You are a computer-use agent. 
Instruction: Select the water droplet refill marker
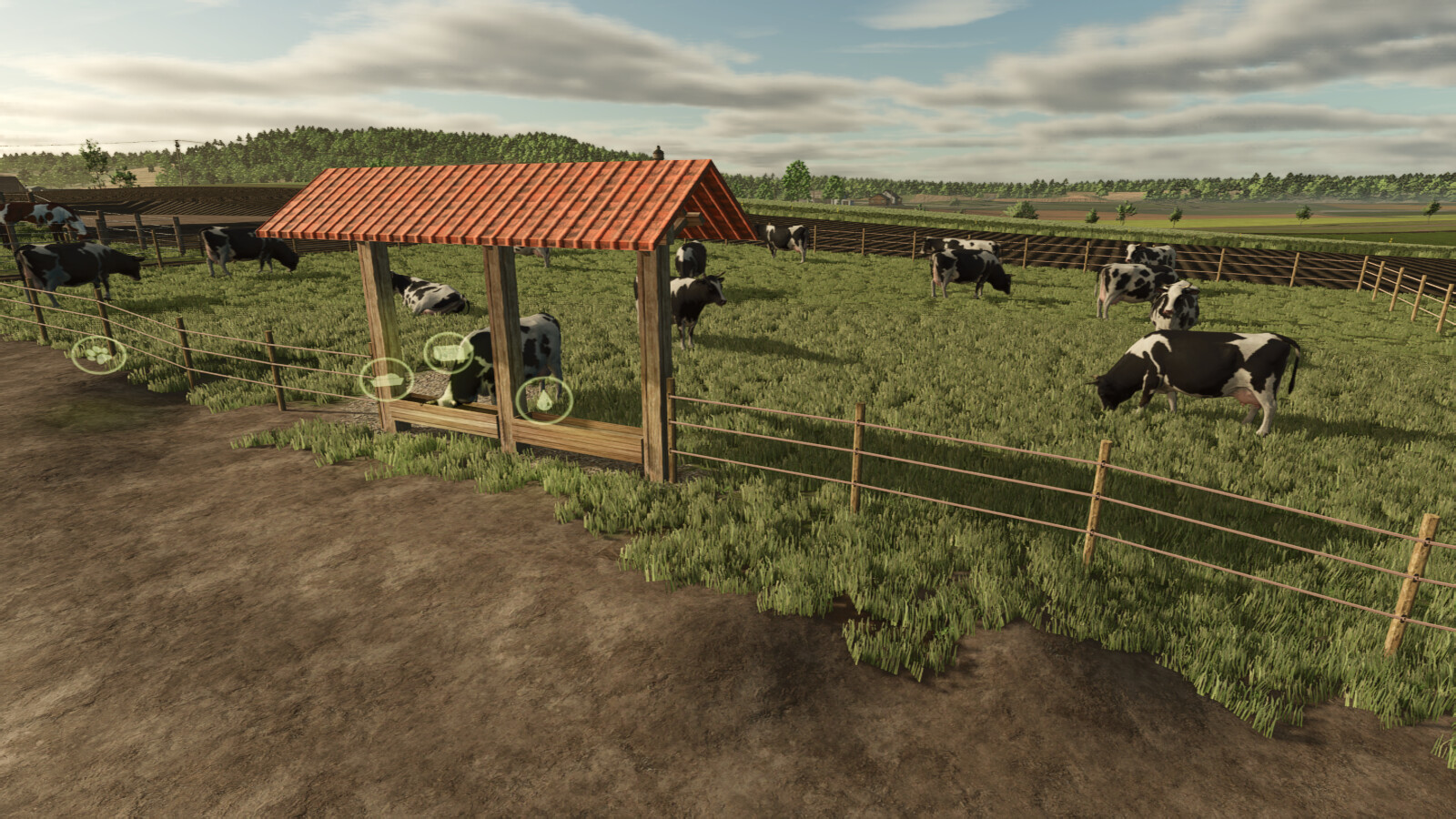pyautogui.click(x=544, y=399)
